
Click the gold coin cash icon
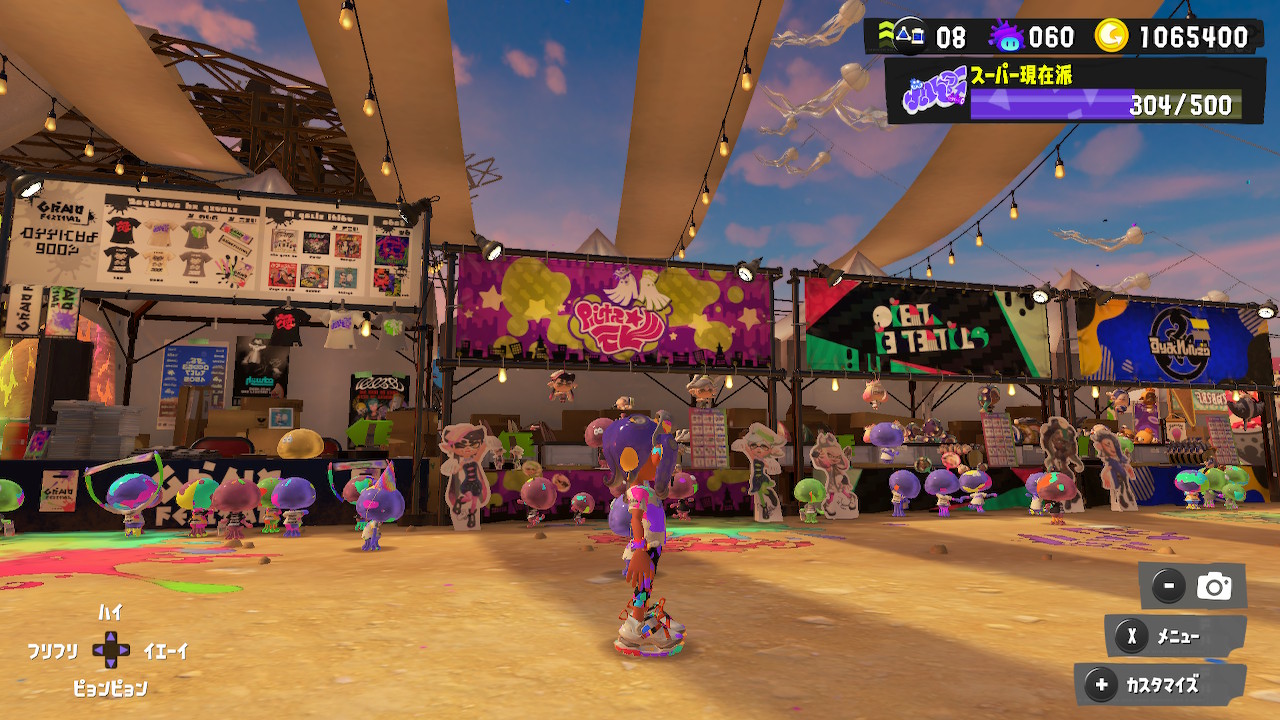click(1111, 37)
